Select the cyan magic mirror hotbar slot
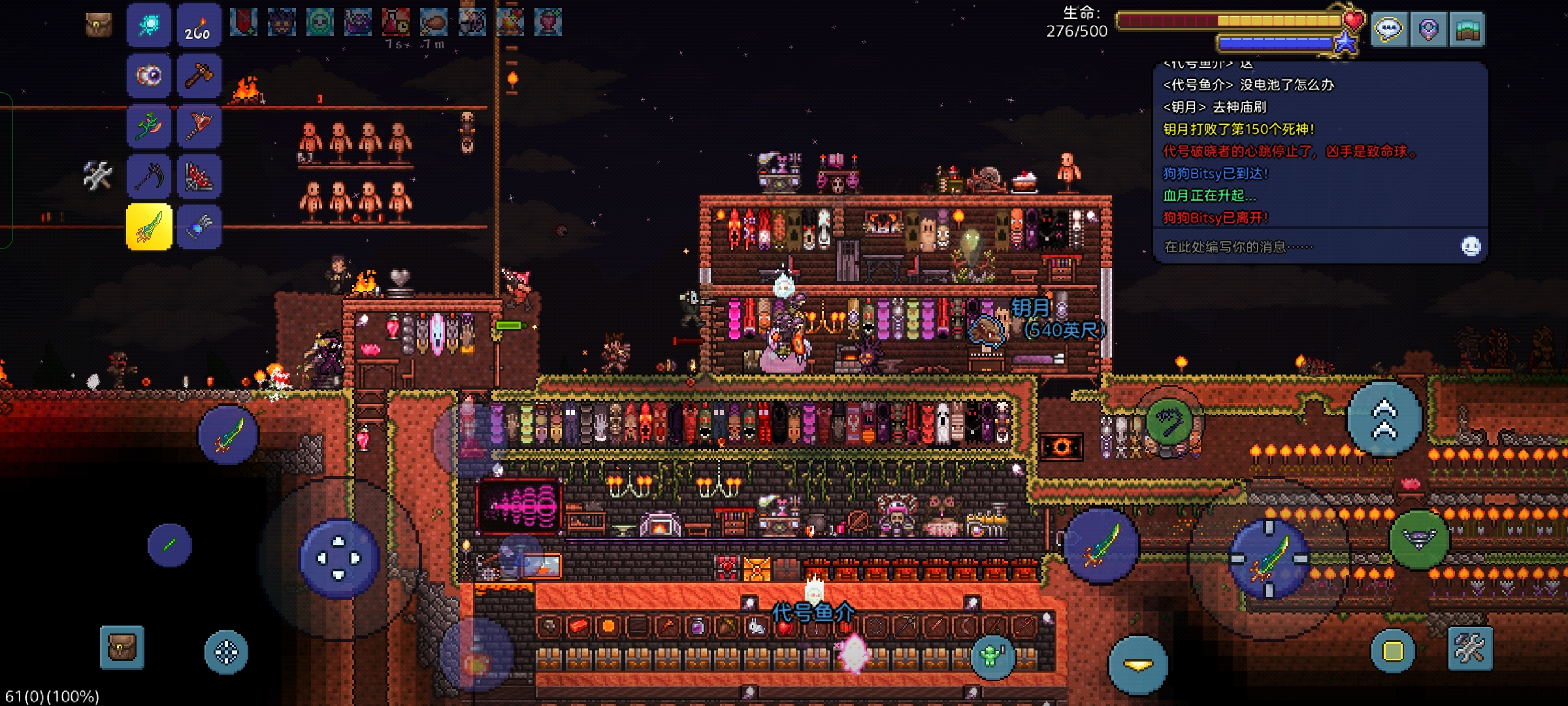Image resolution: width=1568 pixels, height=706 pixels. click(x=149, y=26)
